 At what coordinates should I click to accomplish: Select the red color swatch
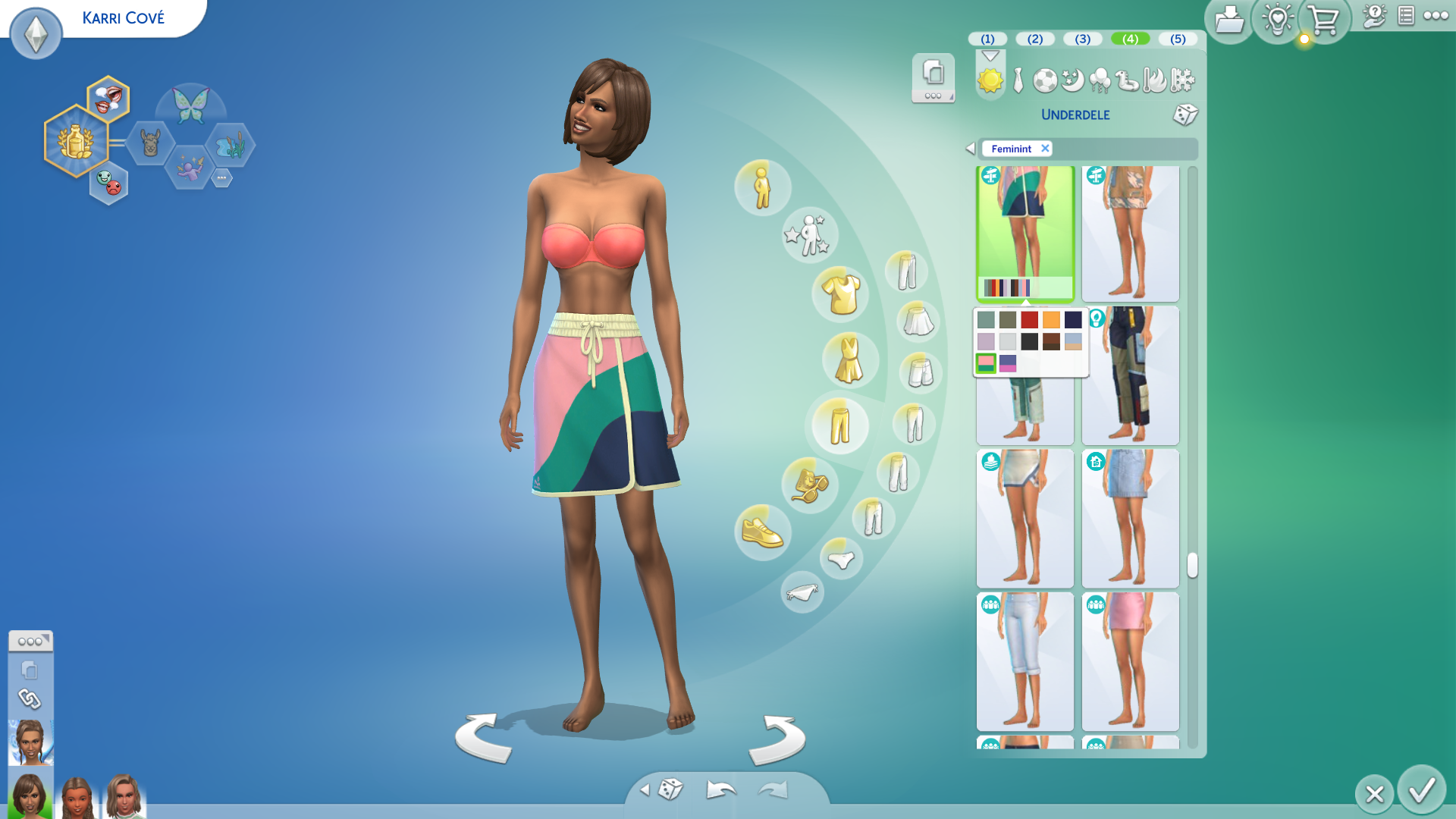(1029, 319)
